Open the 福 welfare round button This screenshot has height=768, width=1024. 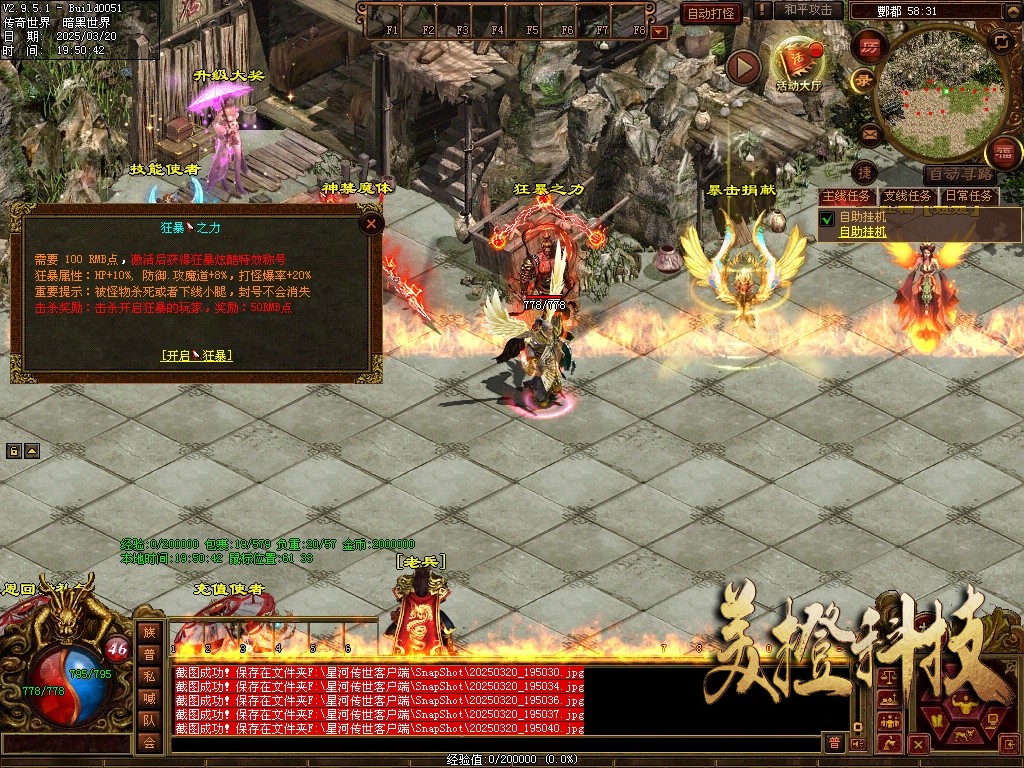coord(1002,153)
